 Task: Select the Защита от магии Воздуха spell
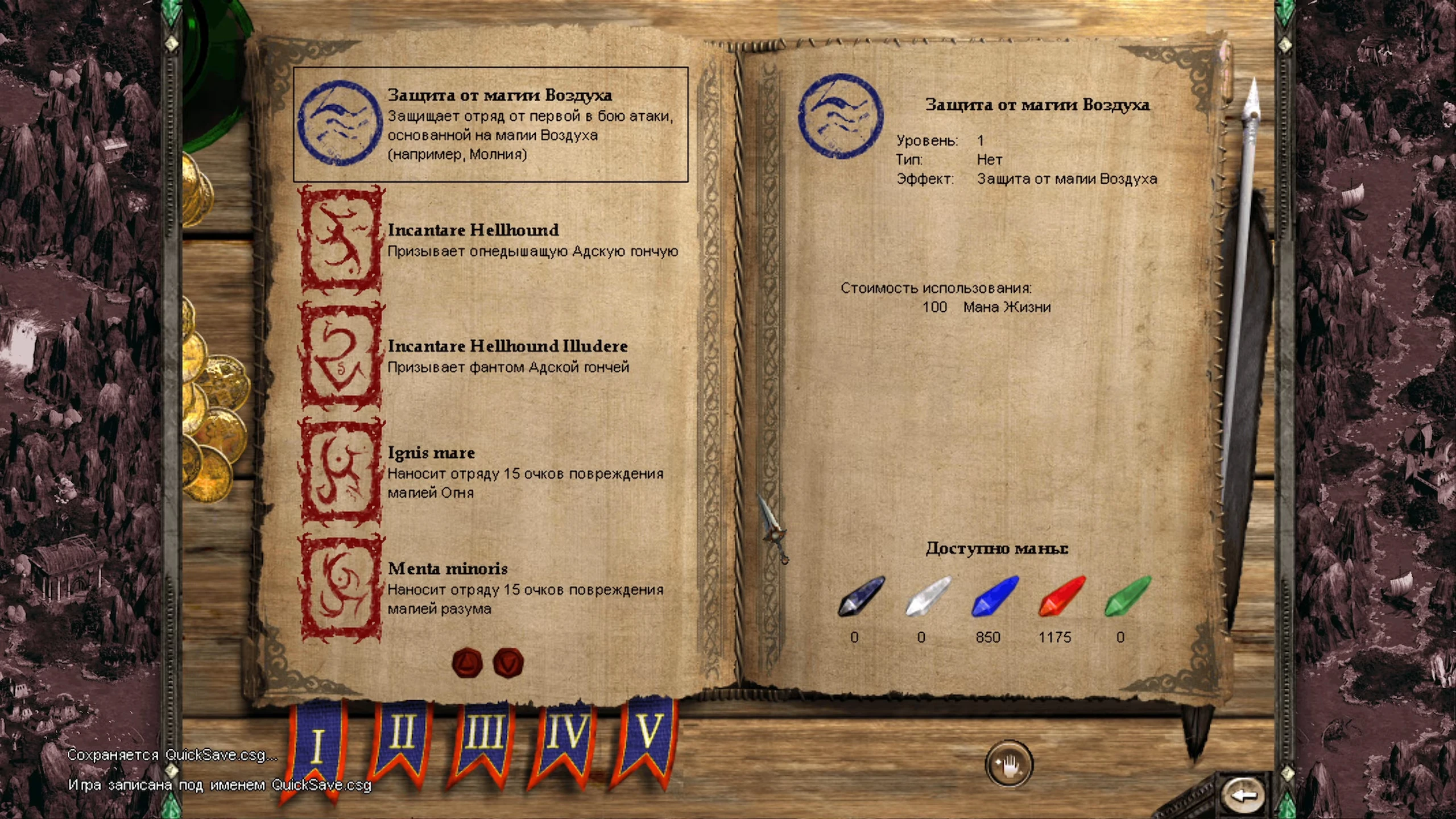coord(490,125)
